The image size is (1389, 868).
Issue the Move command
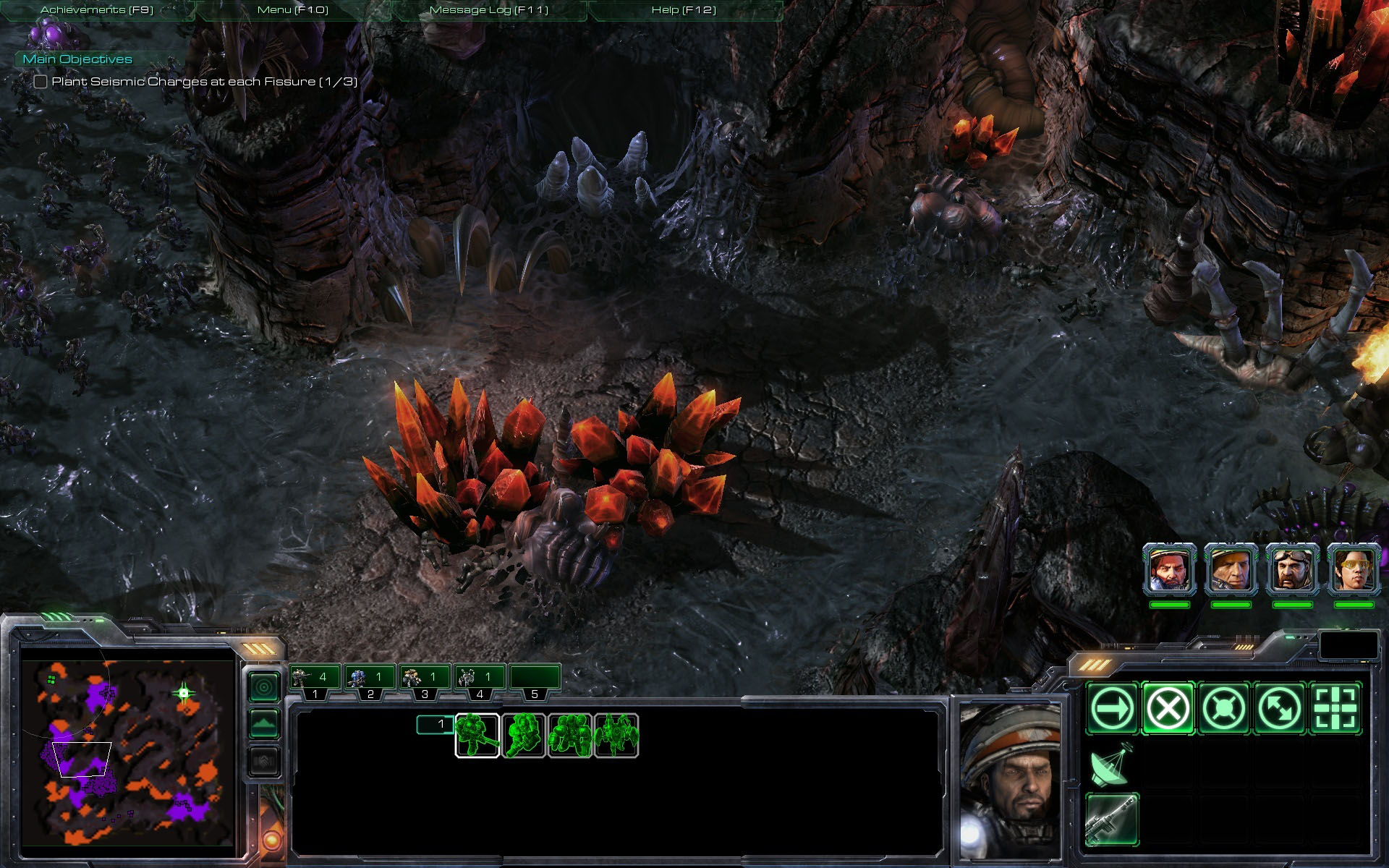[1112, 709]
